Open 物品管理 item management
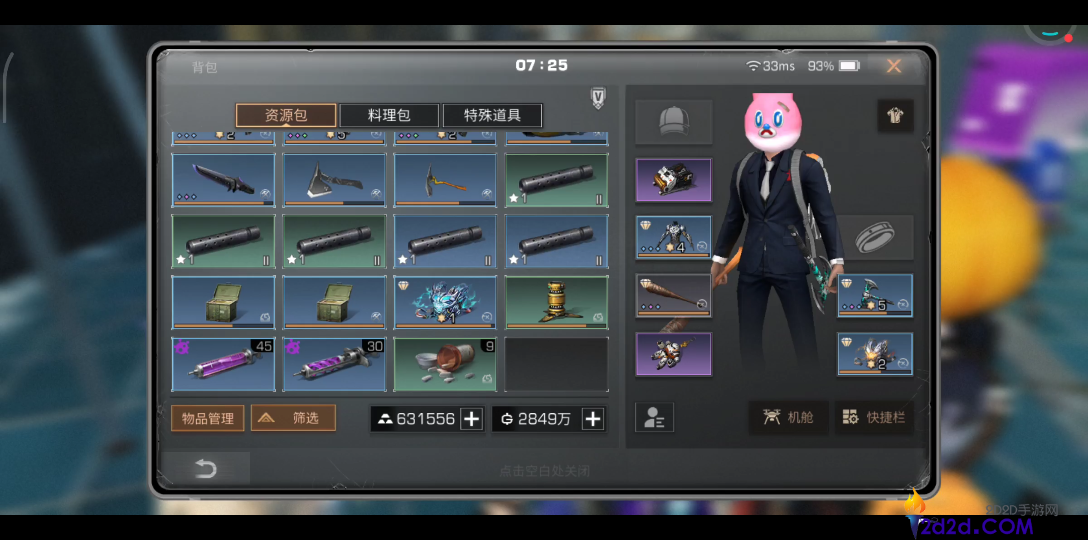The width and height of the screenshot is (1088, 540). click(x=207, y=418)
